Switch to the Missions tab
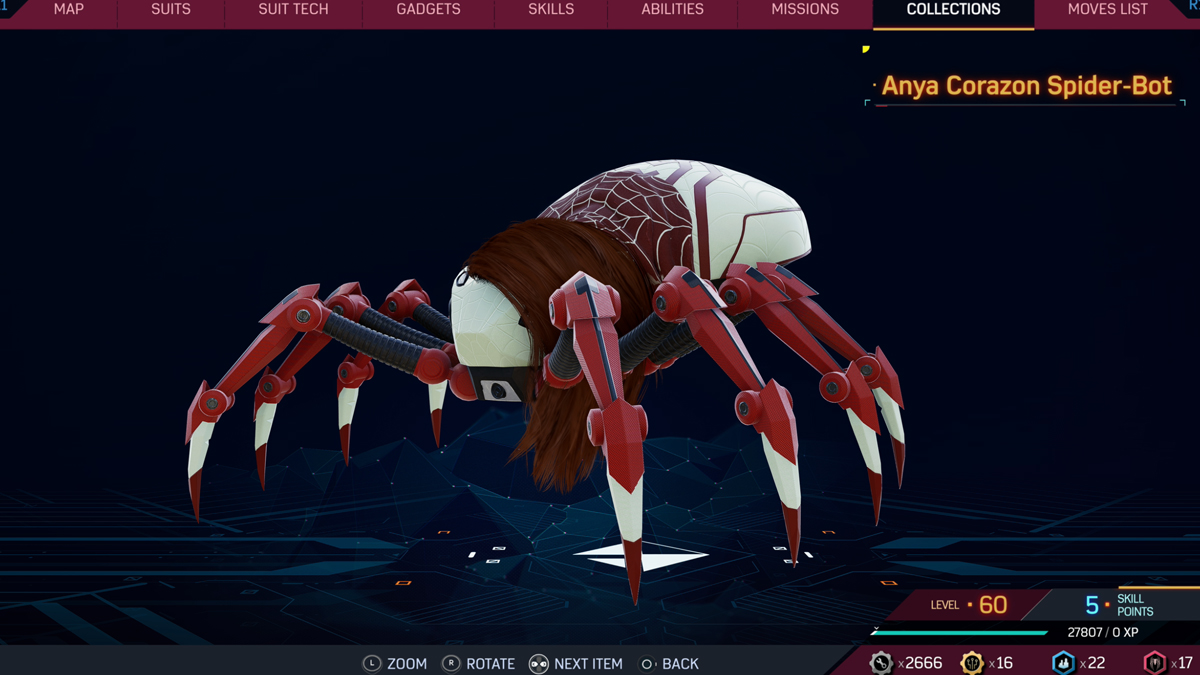This screenshot has width=1200, height=675. [805, 10]
